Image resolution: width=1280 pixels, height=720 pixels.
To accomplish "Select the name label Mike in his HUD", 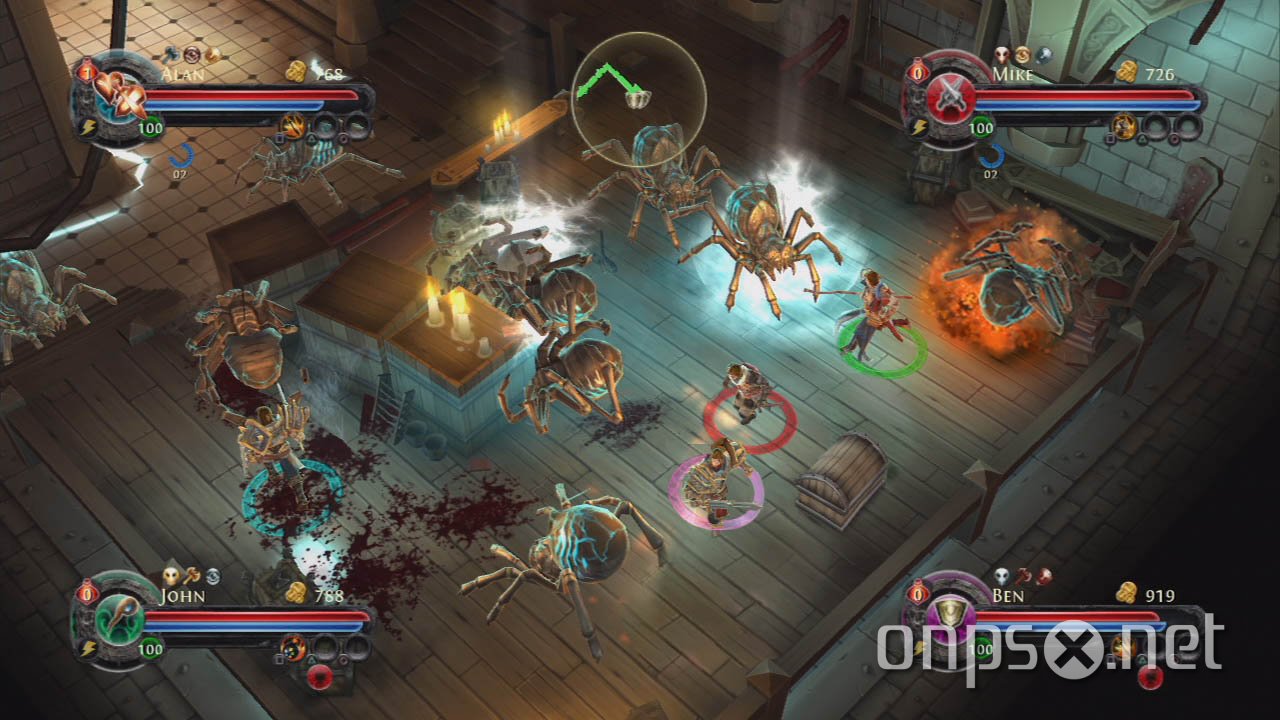I will [x=1012, y=74].
